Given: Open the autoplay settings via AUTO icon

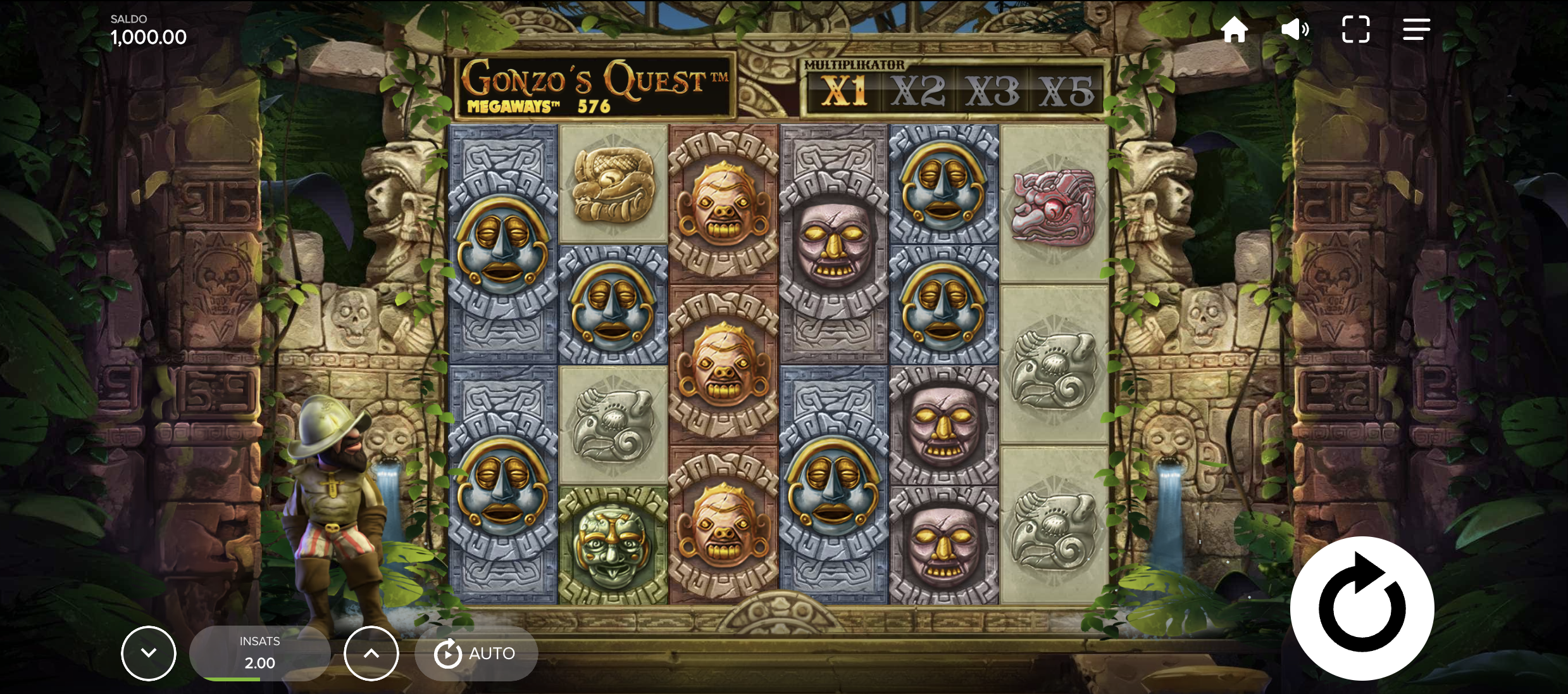Looking at the screenshot, I should point(449,653).
